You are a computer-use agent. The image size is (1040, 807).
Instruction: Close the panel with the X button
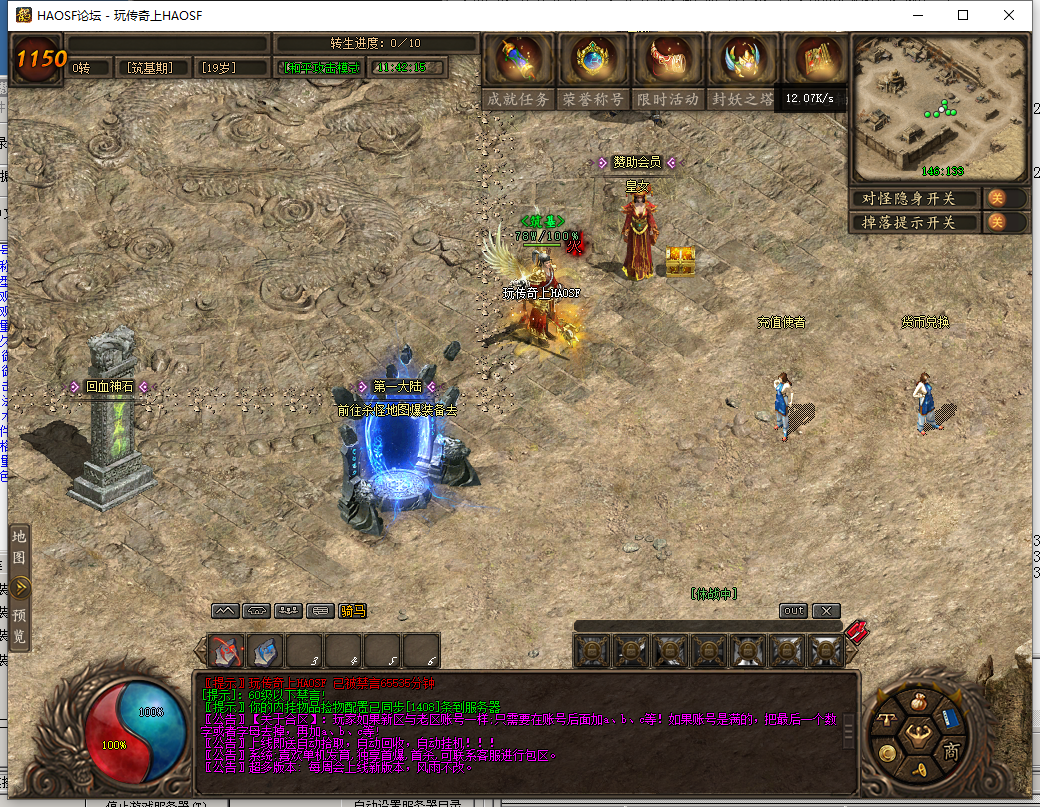coord(826,610)
